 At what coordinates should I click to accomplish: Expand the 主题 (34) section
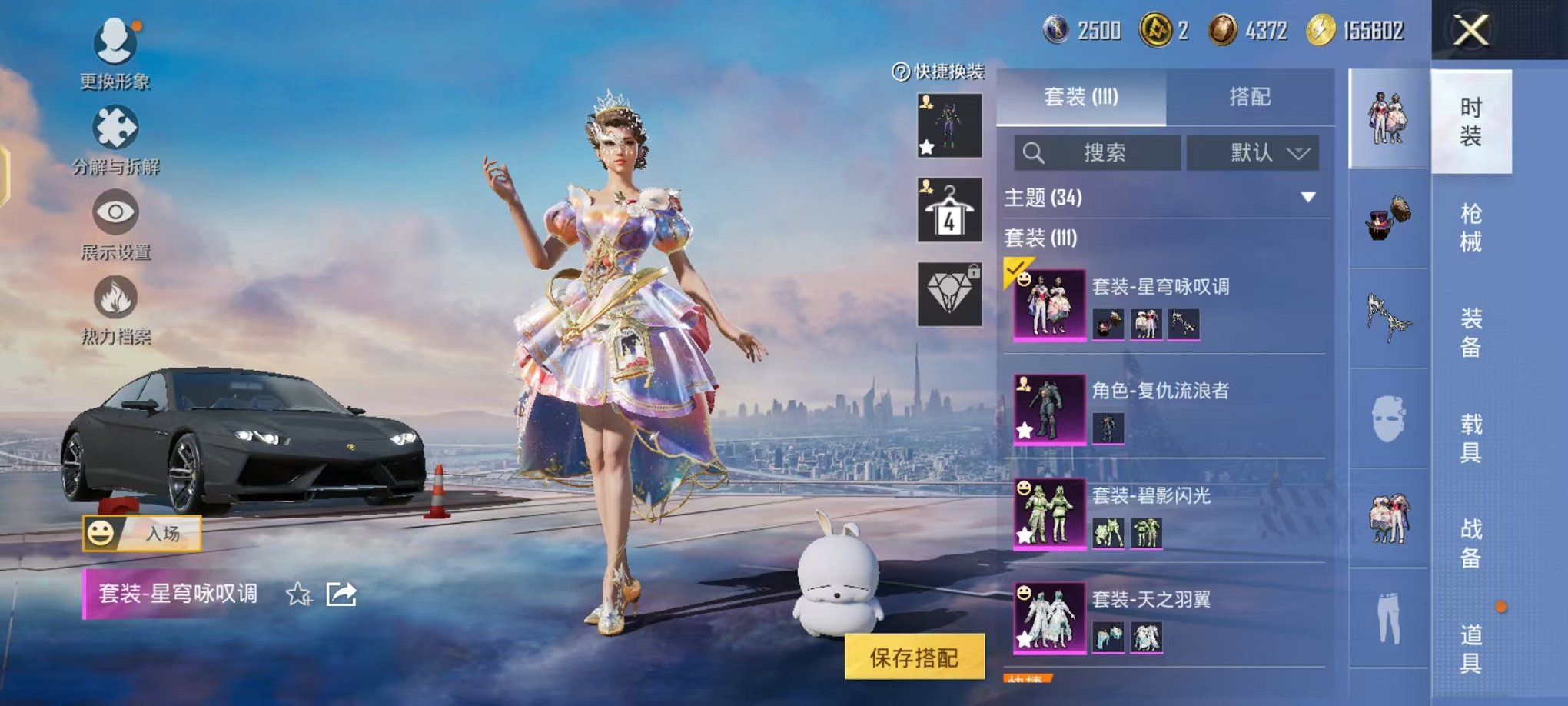(1307, 198)
